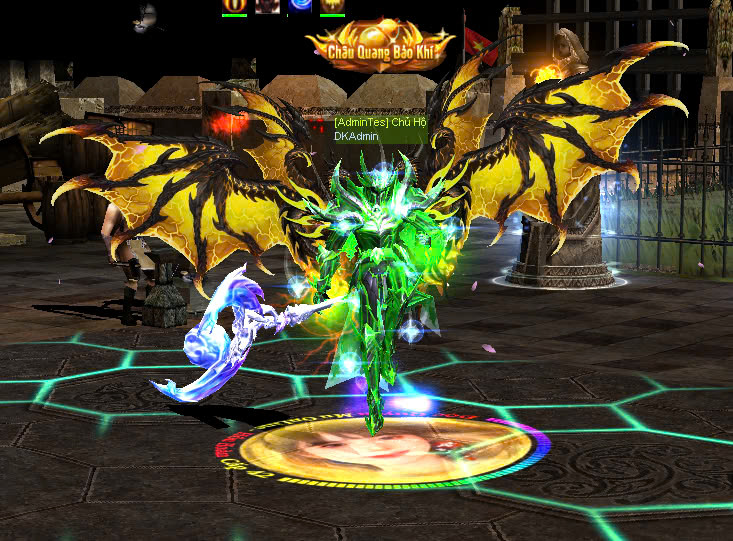Image resolution: width=733 pixels, height=541 pixels.
Task: Select the dark creature buff icon
Action: [267, 5]
